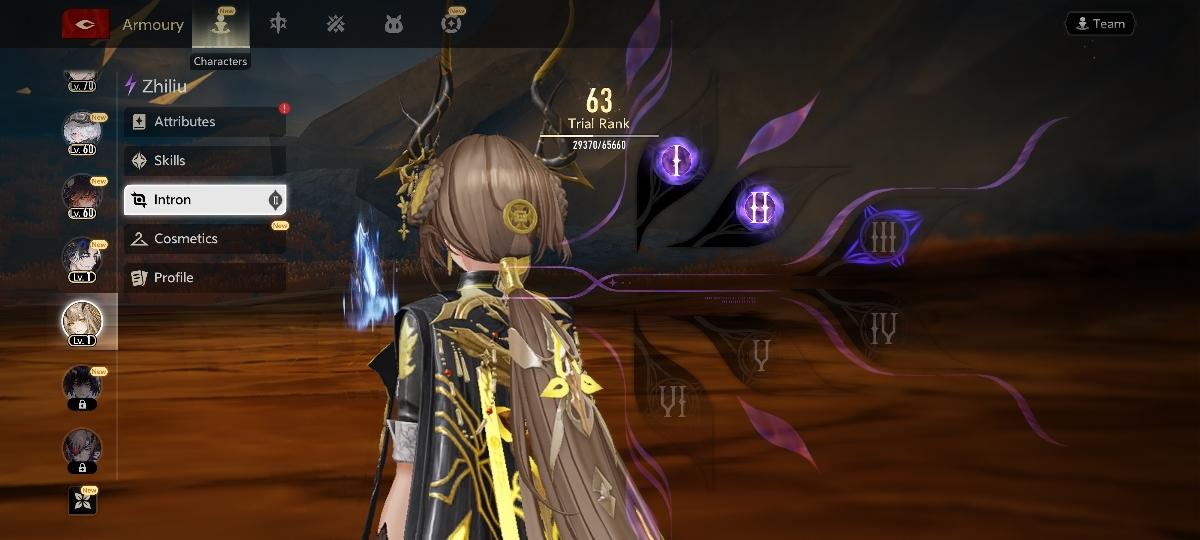The width and height of the screenshot is (1200, 540).
Task: Choose the locked red-eyed character portrait
Action: [82, 449]
